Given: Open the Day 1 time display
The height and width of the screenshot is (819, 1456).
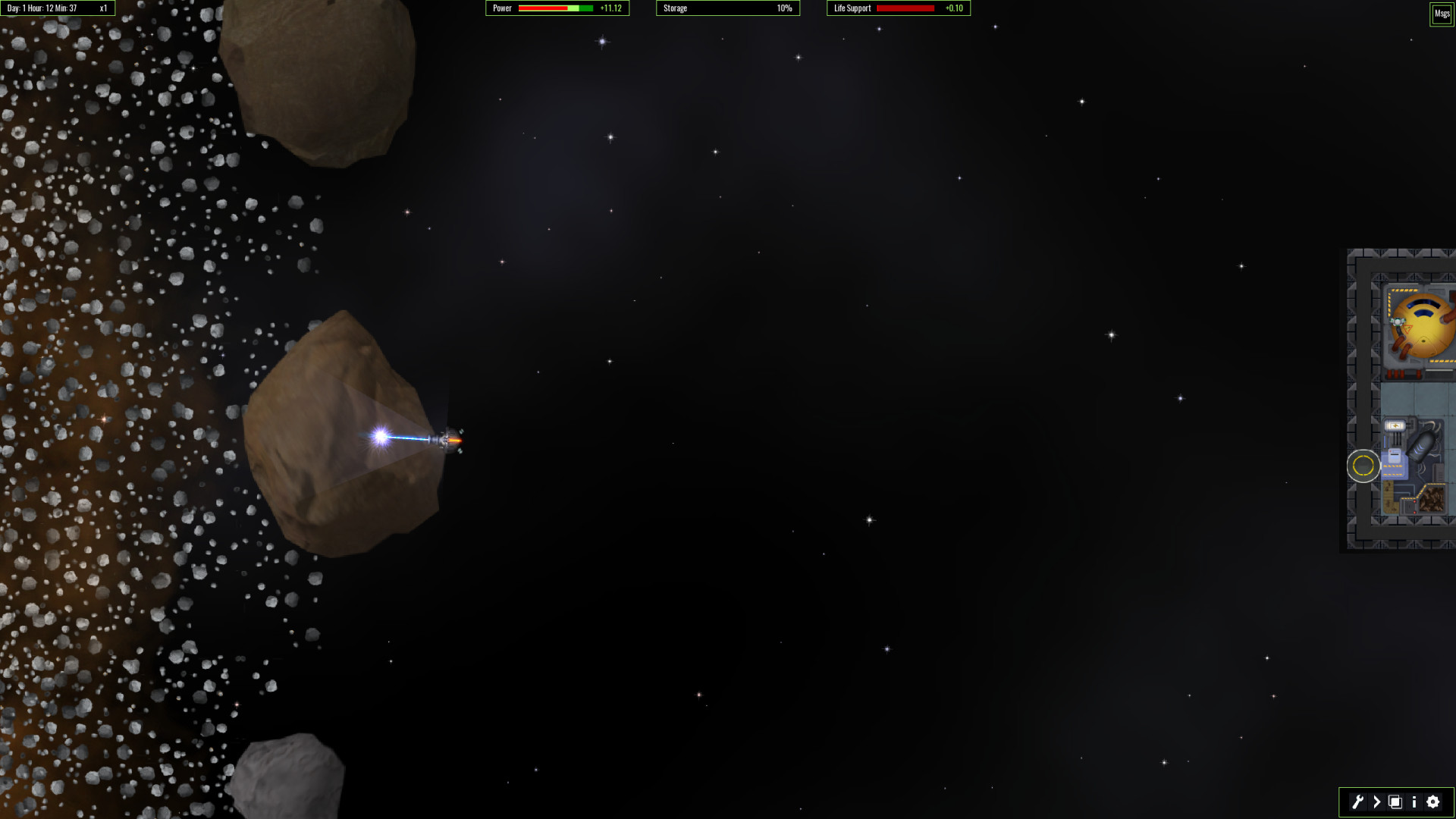Looking at the screenshot, I should coord(45,8).
